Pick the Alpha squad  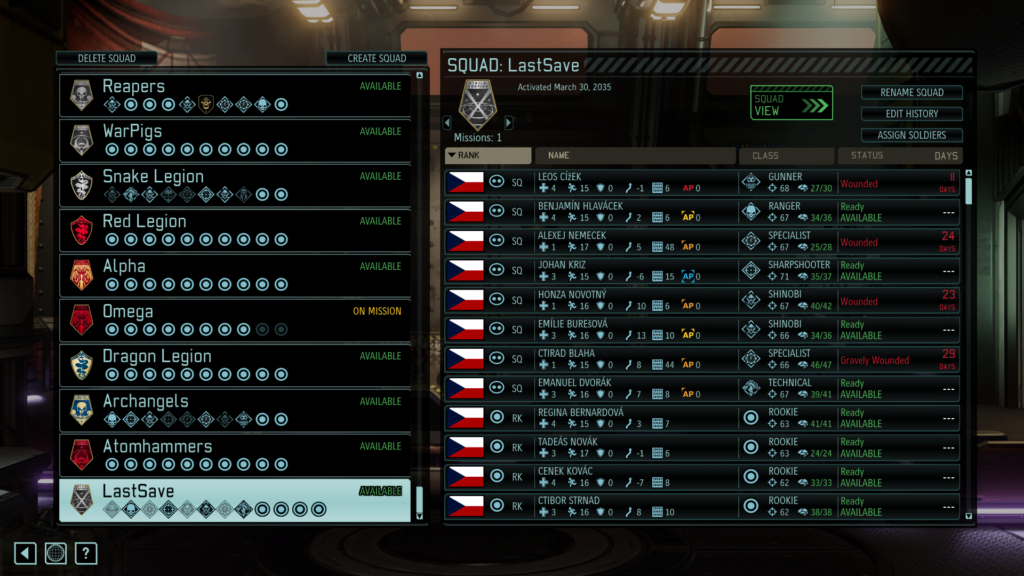pos(235,275)
